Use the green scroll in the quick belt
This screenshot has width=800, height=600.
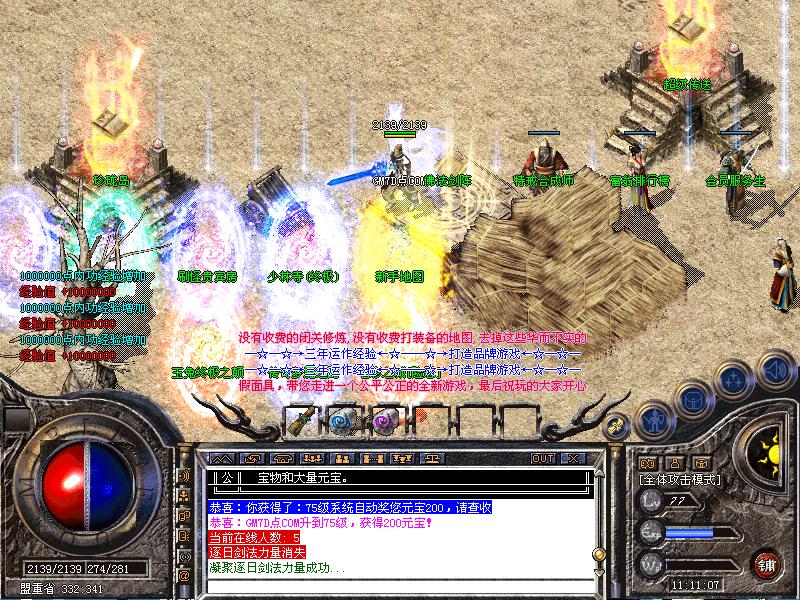(x=304, y=420)
